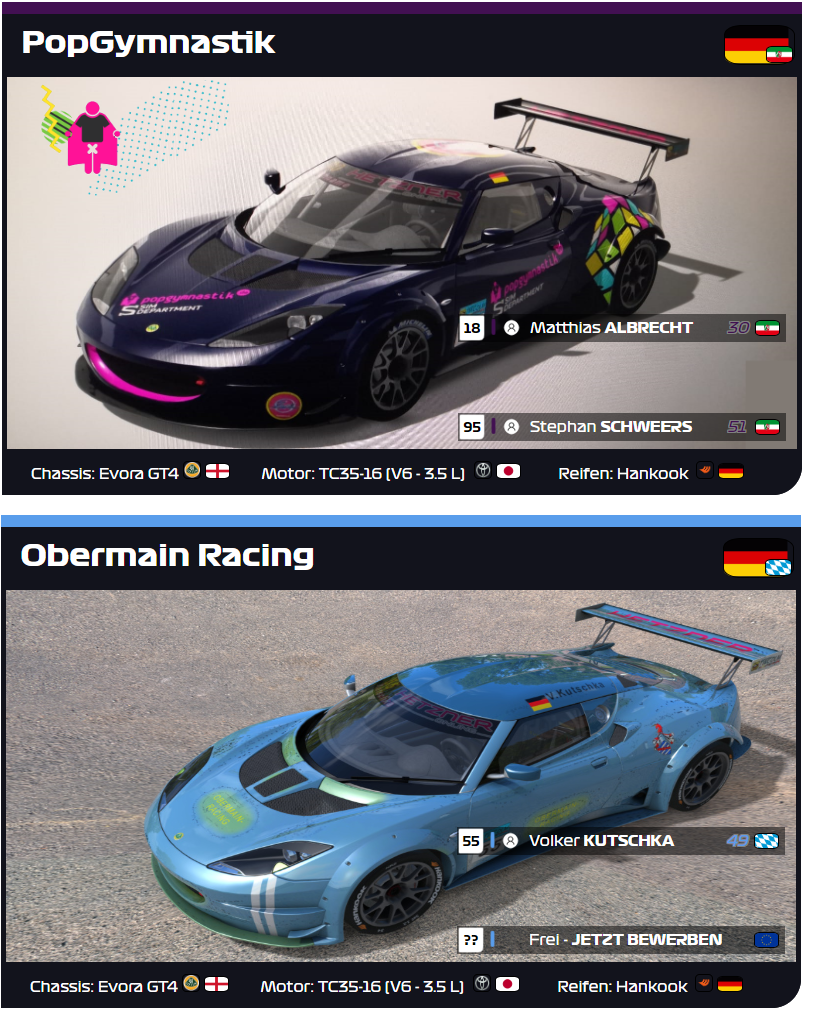Viewport: 816px width, 1028px height.
Task: Click the ?? open seat number badge
Action: pos(471,940)
